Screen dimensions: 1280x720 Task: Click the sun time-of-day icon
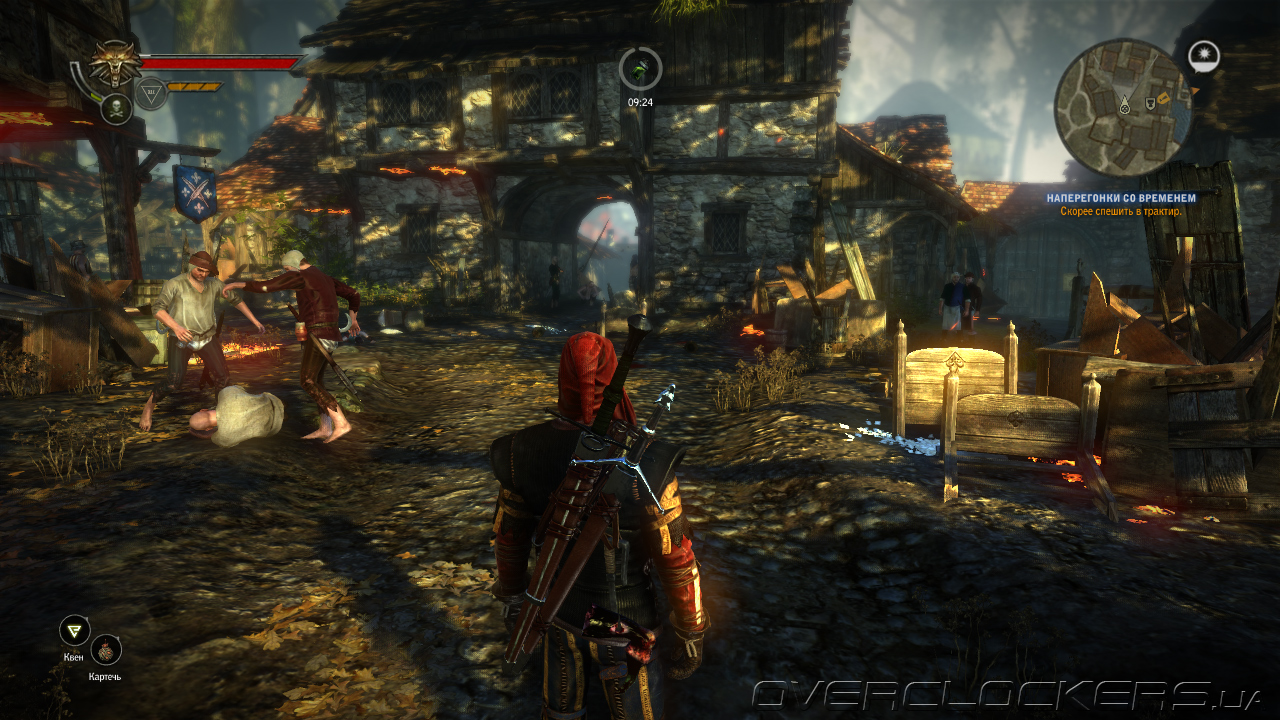click(x=1204, y=55)
